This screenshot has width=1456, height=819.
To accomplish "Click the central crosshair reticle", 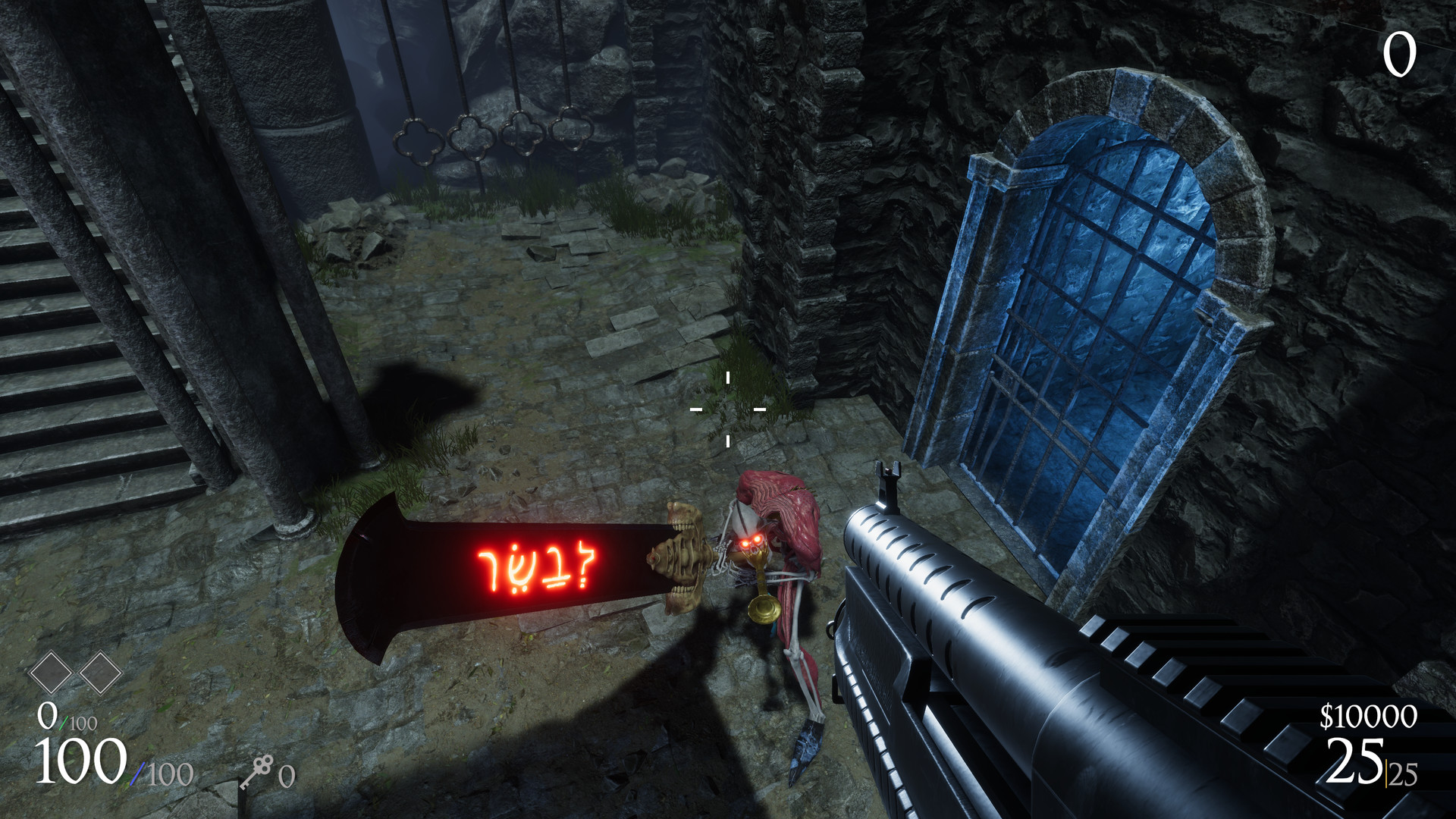I will (x=726, y=409).
